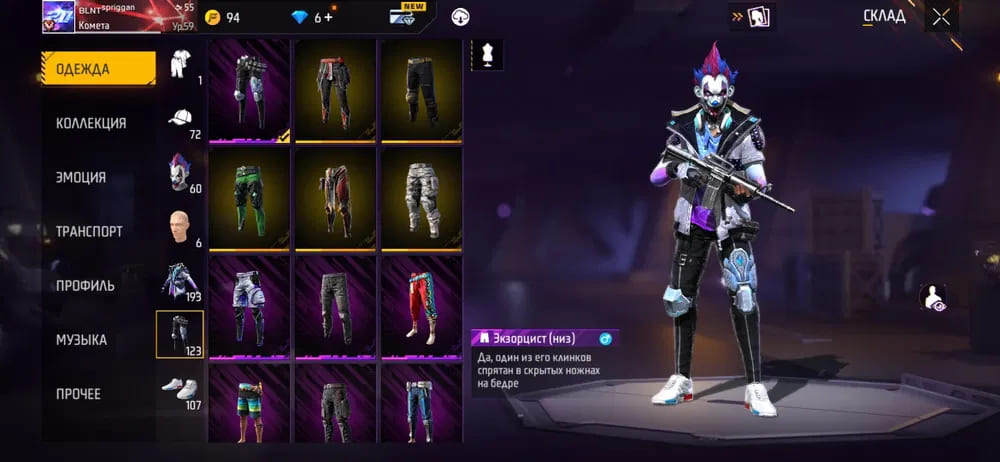
Task: Add diamonds with the plus button
Action: (328, 17)
